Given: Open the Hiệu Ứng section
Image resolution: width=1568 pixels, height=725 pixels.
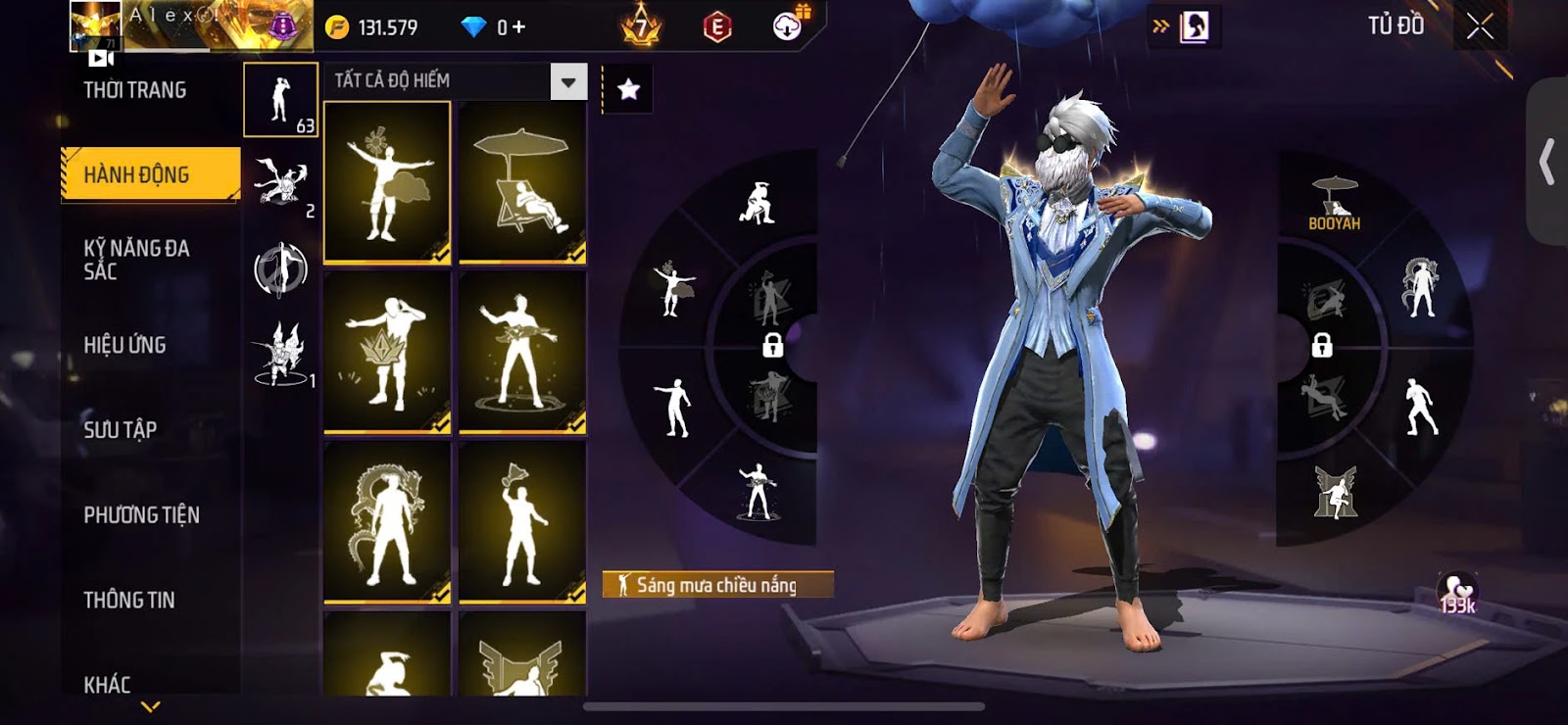Looking at the screenshot, I should point(124,345).
